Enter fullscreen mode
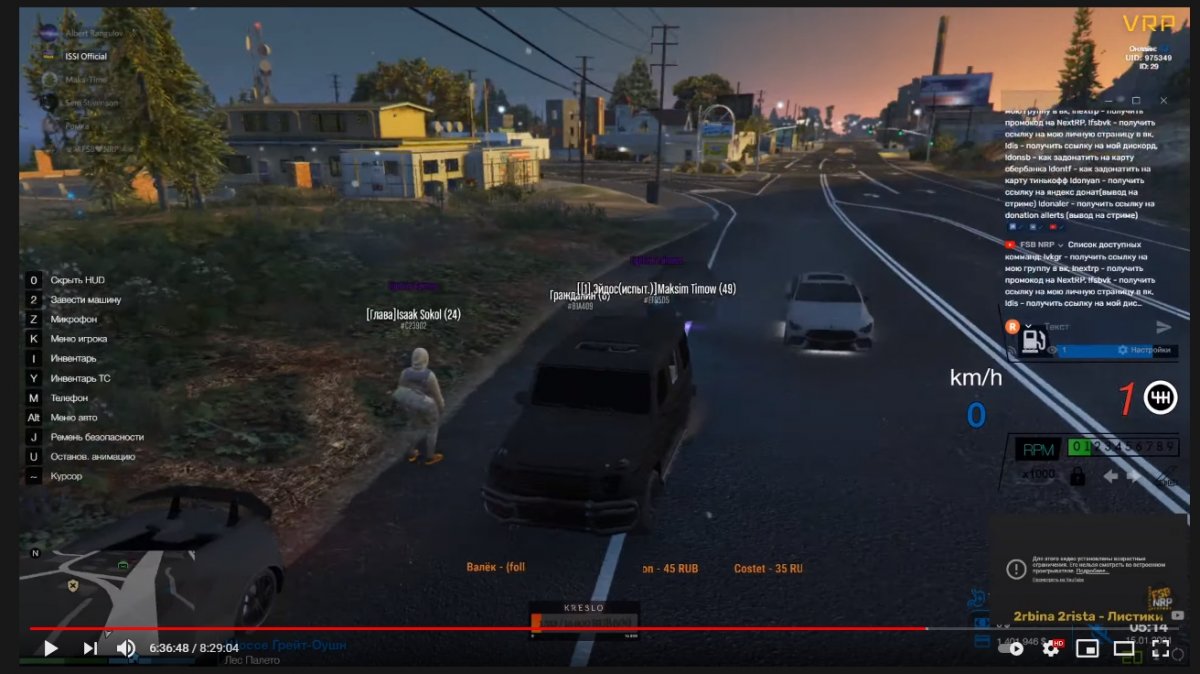Image resolution: width=1200 pixels, height=674 pixels. [x=1161, y=648]
